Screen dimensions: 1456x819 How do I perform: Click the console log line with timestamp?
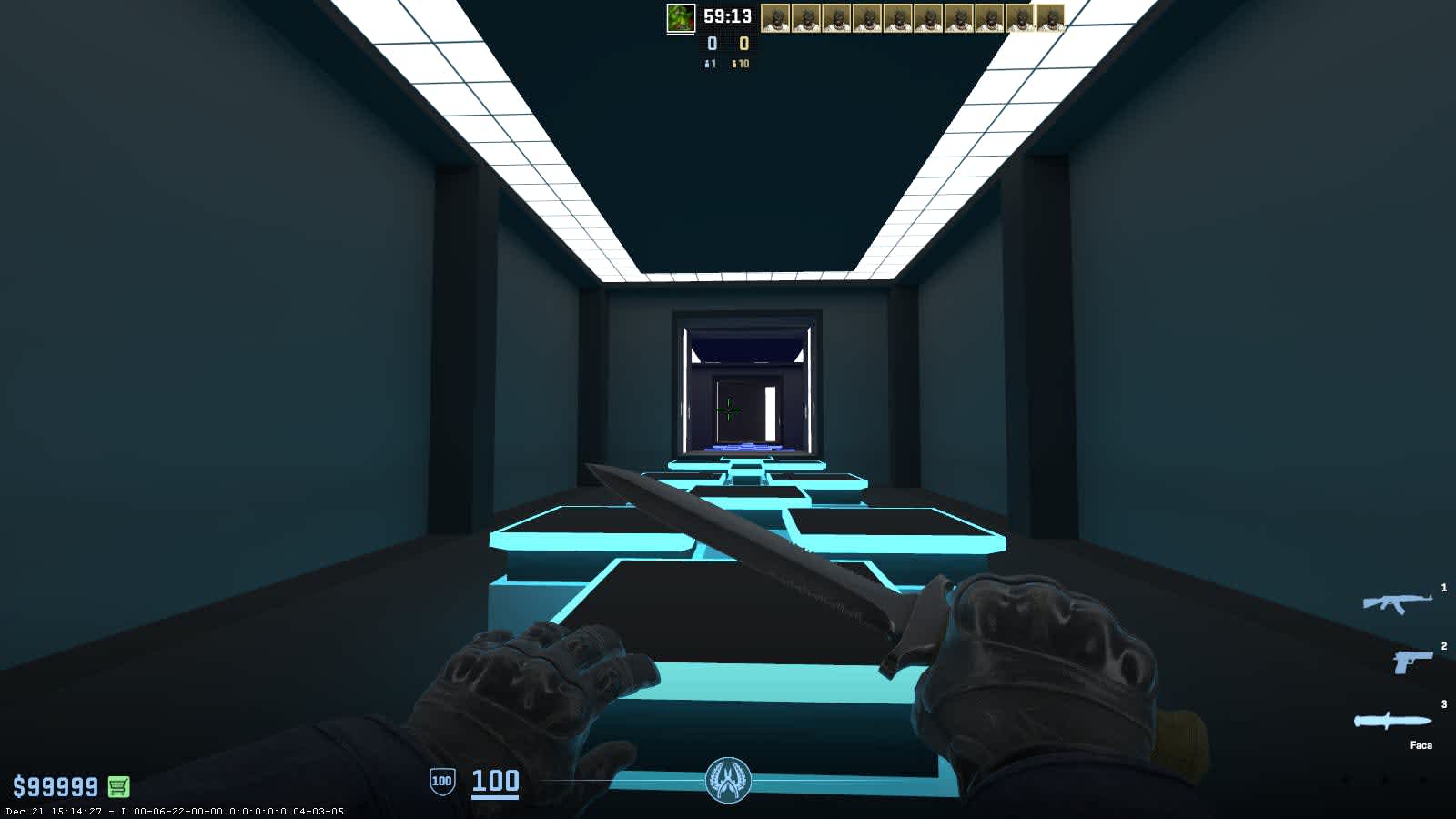click(x=173, y=813)
